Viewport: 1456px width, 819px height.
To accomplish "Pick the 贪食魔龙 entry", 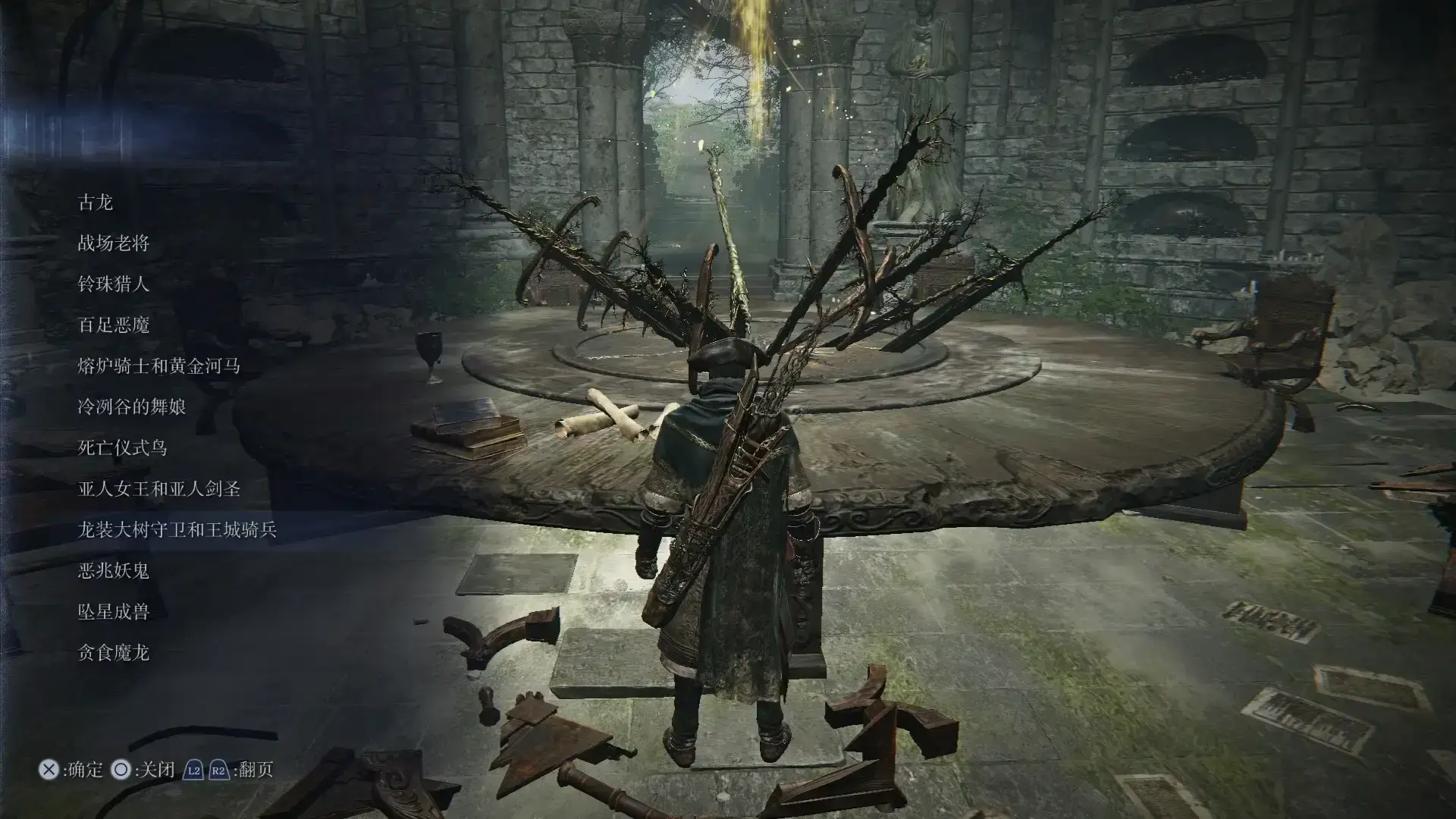I will [114, 653].
